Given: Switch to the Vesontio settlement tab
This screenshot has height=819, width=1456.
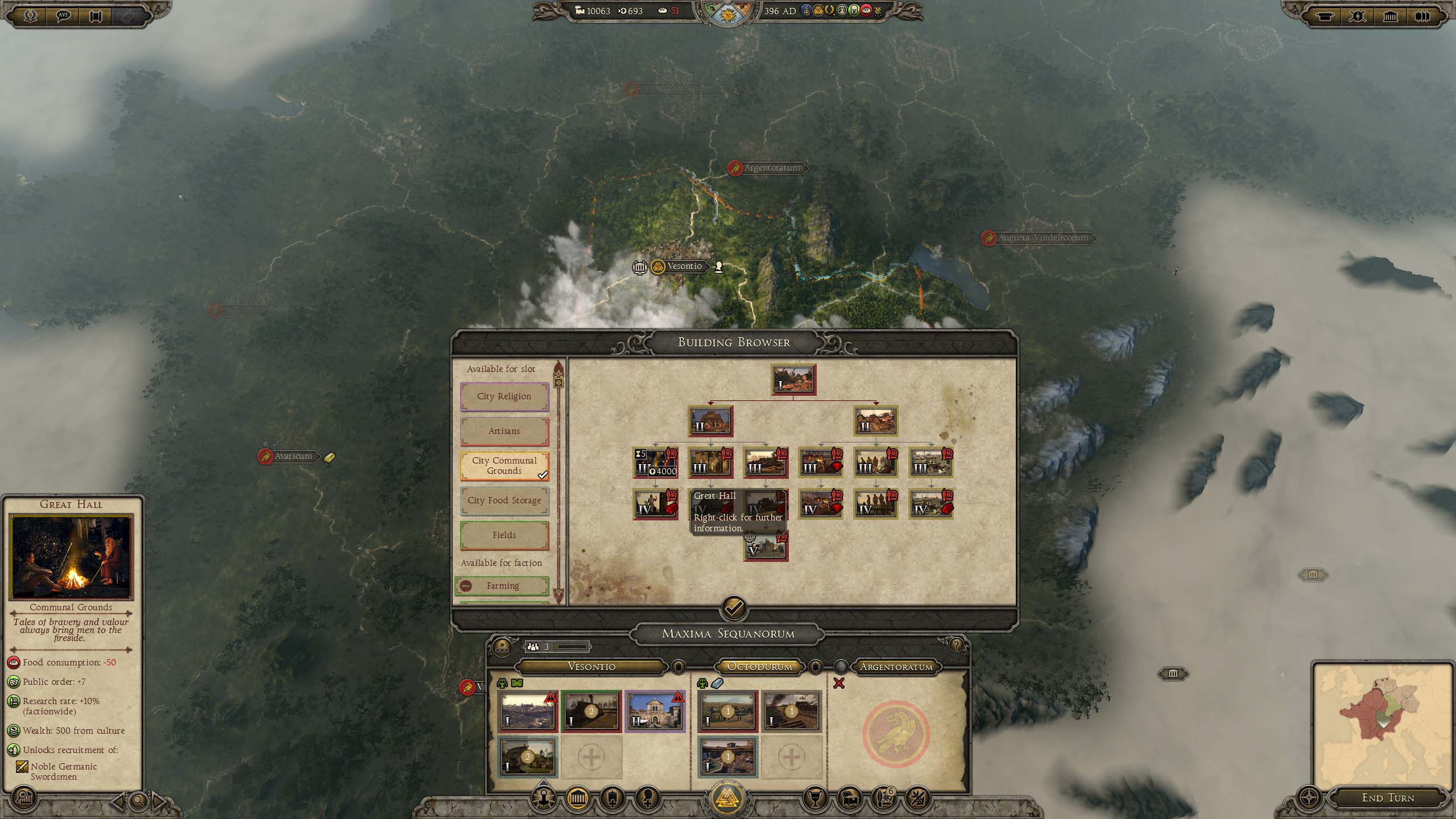Looking at the screenshot, I should [x=591, y=667].
